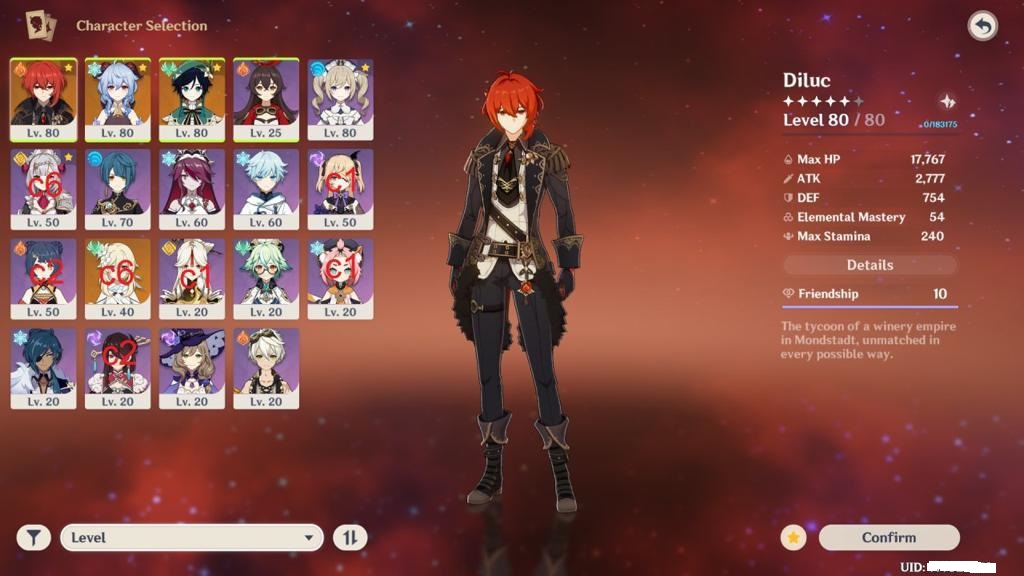The width and height of the screenshot is (1024, 576).
Task: Select Kaeya's character card
Action: point(43,368)
